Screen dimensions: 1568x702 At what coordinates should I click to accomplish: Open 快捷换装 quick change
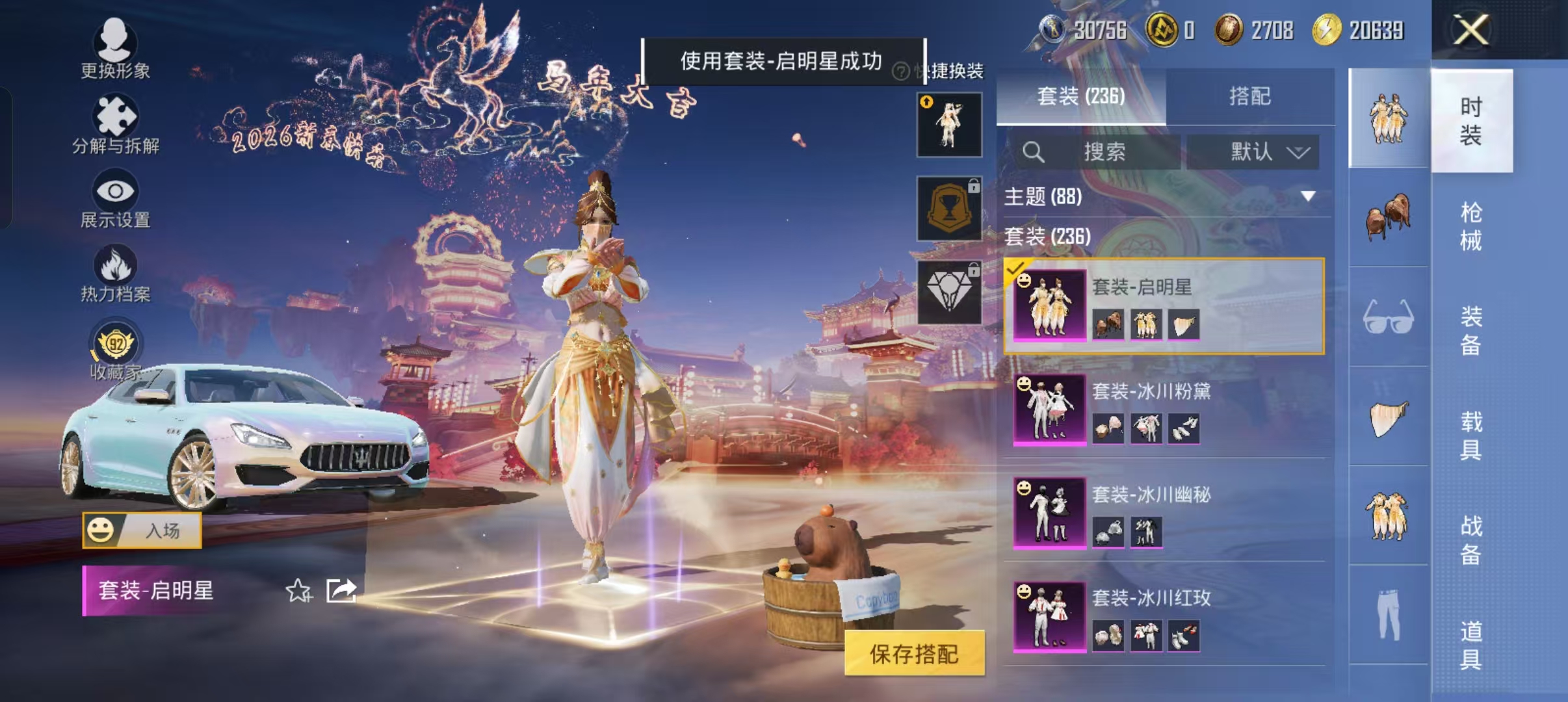pyautogui.click(x=954, y=70)
